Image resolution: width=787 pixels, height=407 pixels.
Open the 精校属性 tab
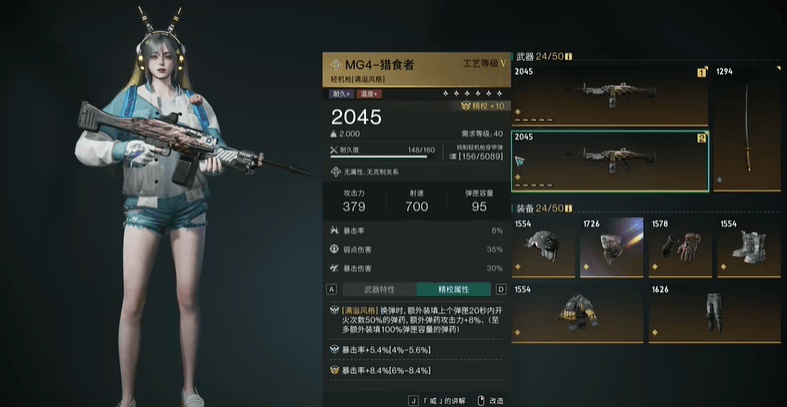coord(454,289)
